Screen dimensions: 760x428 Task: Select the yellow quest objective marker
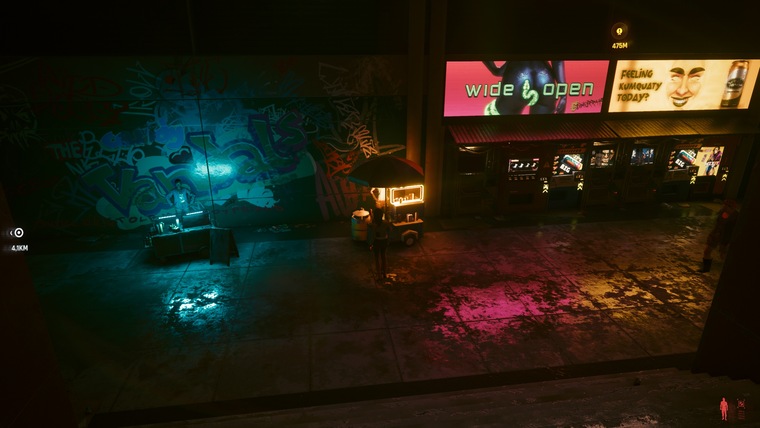(619, 31)
